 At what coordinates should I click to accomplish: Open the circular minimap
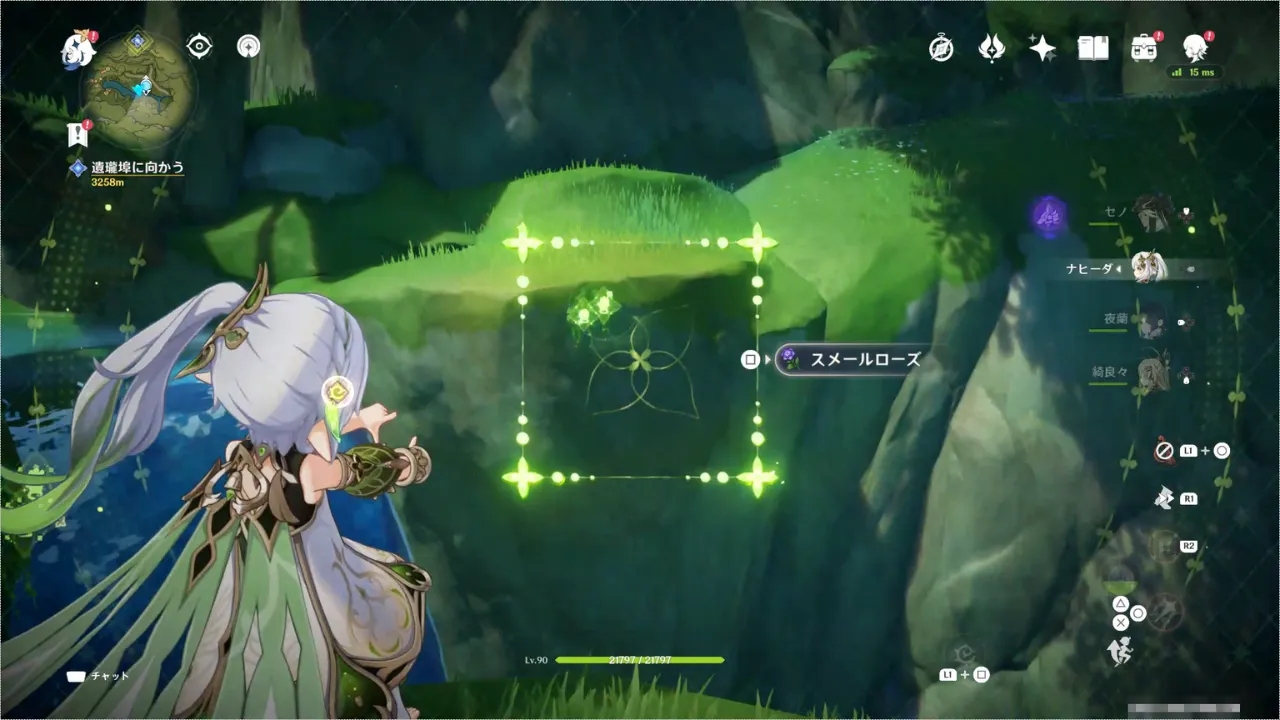[x=138, y=87]
